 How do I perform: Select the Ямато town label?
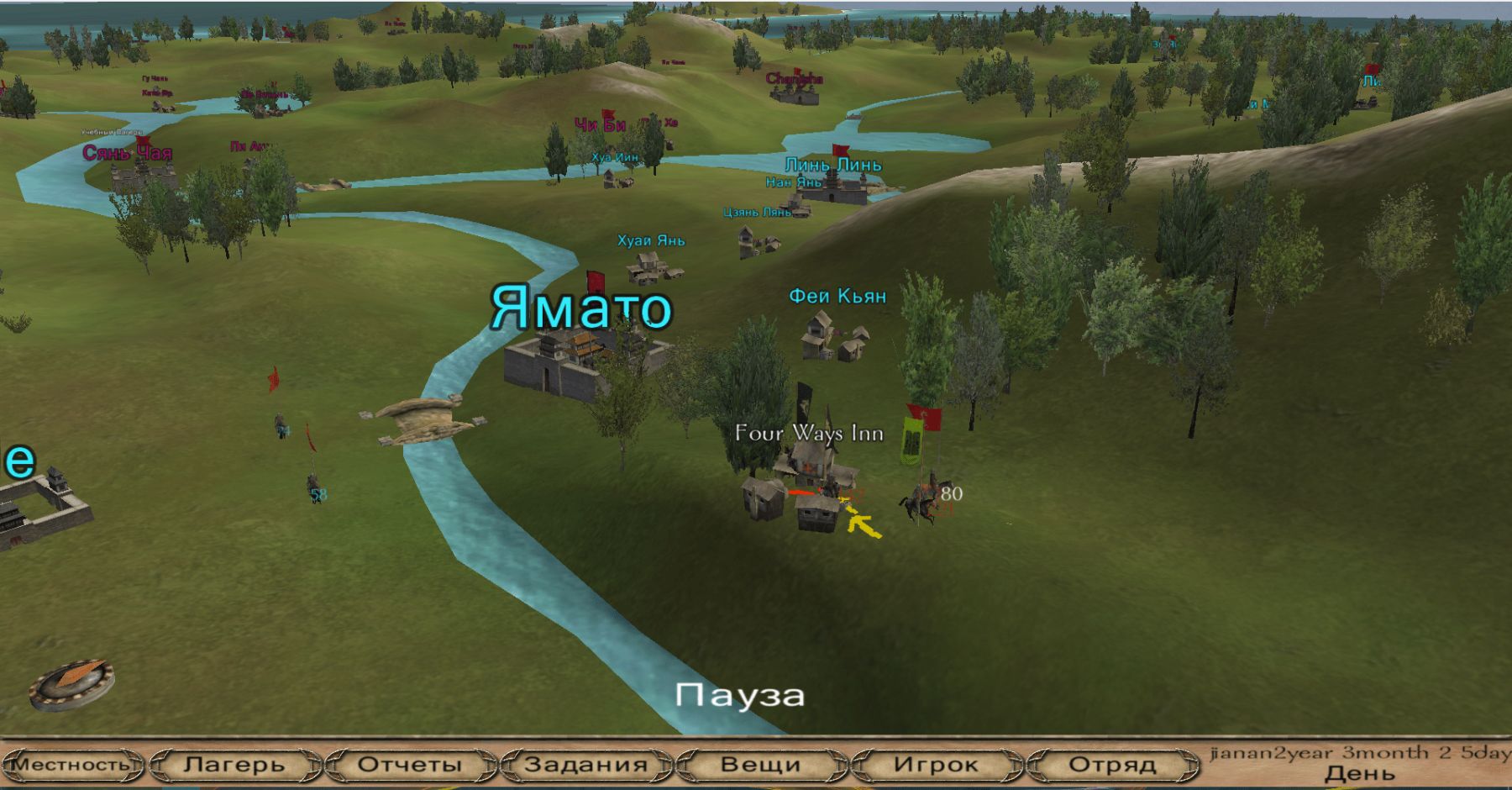tap(581, 308)
